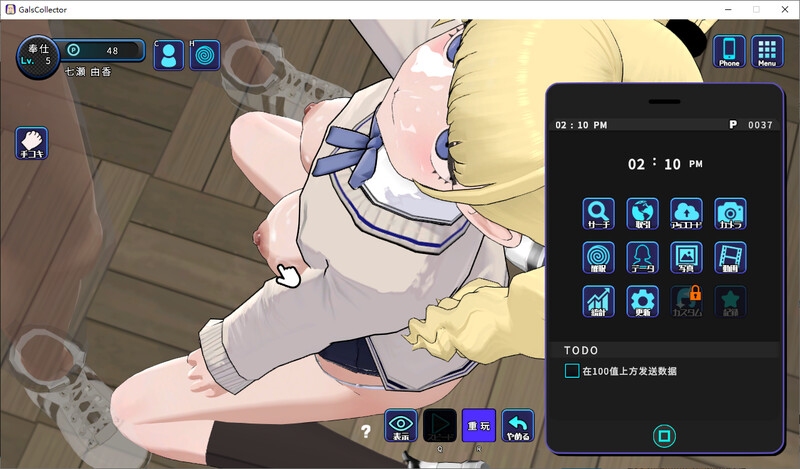800x469 pixels.
Task: Choose the やめる quit button
Action: pyautogui.click(x=518, y=426)
